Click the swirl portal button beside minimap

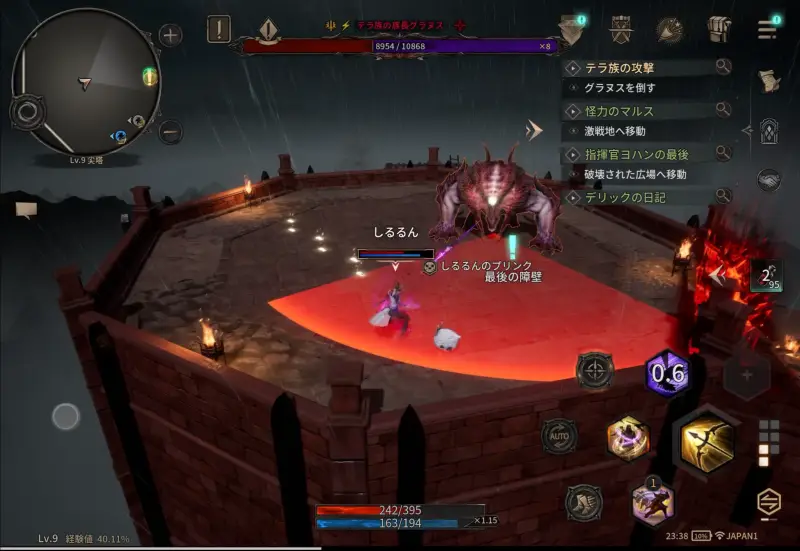coord(27,111)
